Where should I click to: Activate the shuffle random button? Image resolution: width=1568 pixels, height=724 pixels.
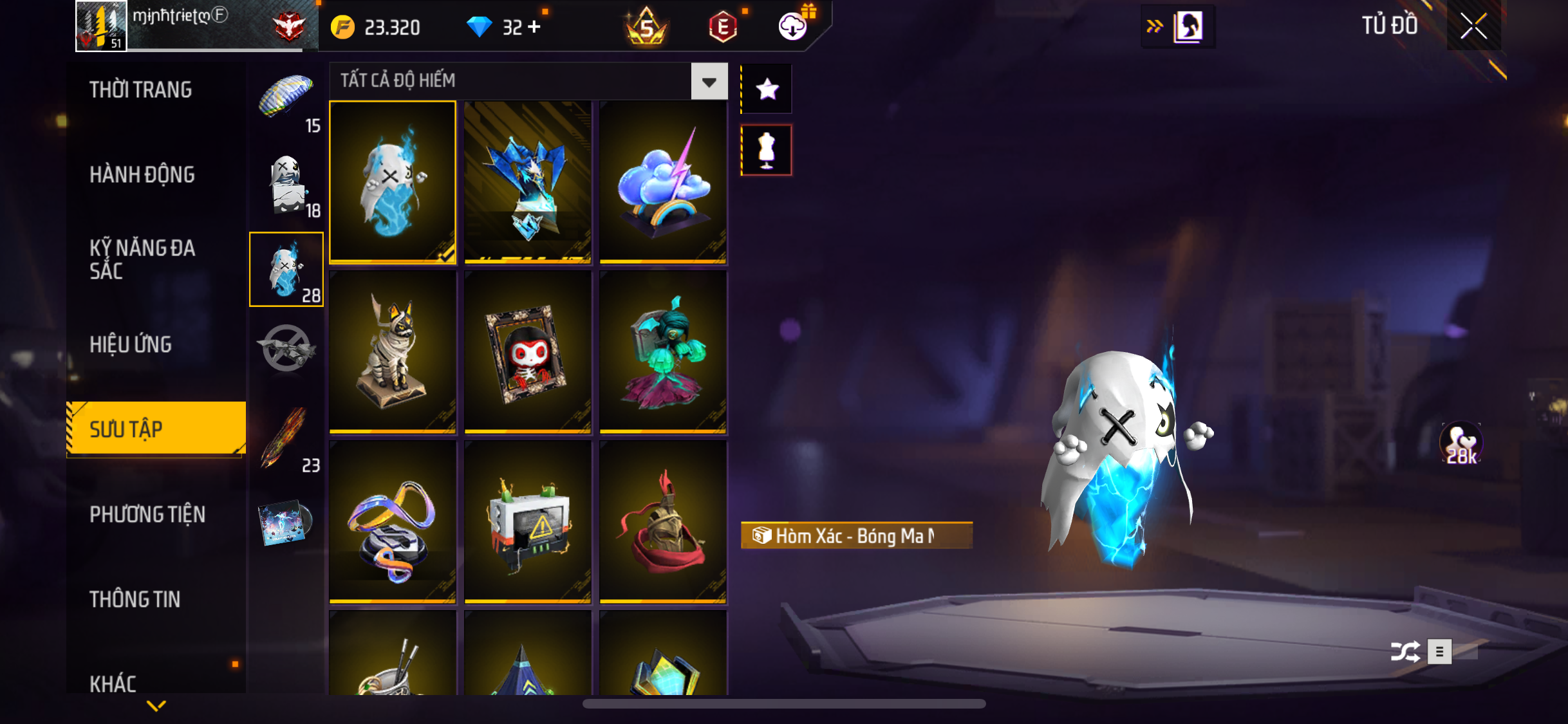tap(1405, 651)
